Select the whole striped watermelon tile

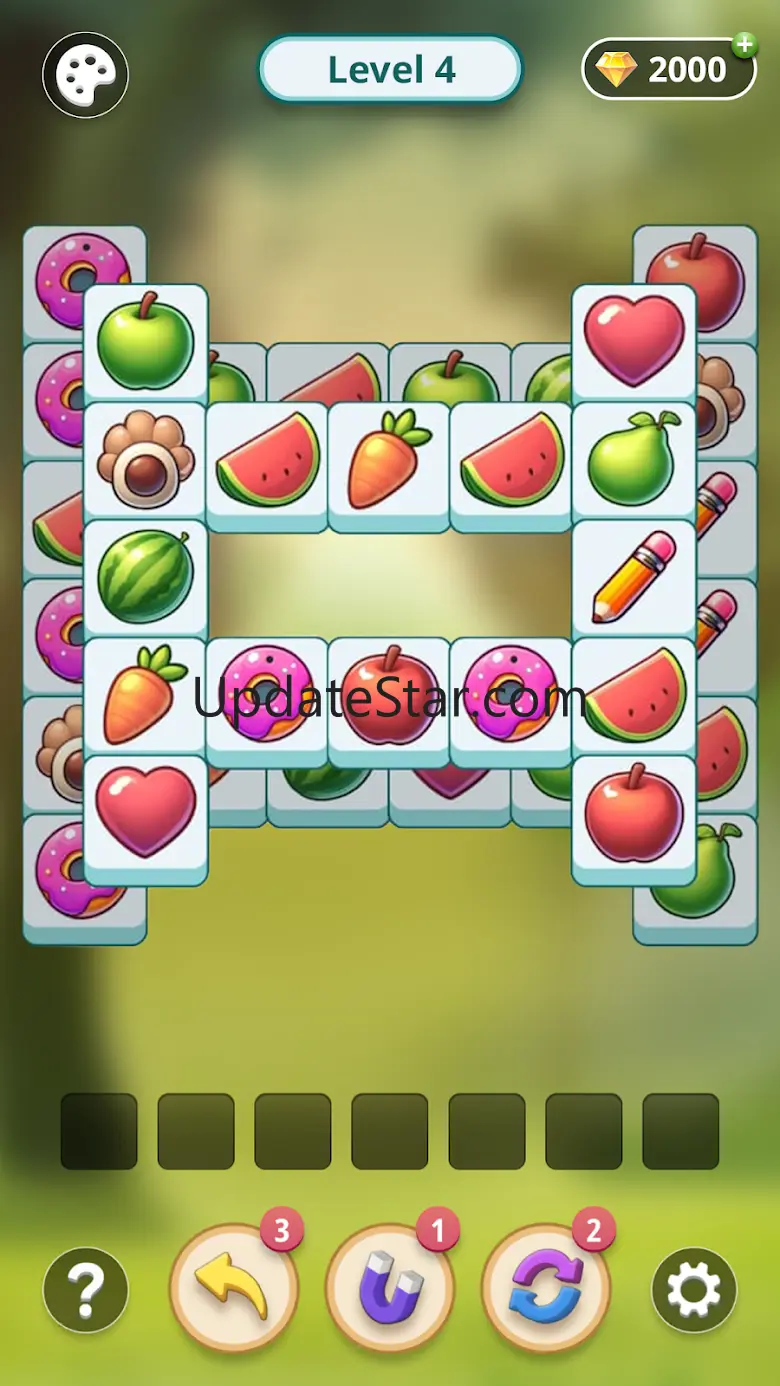tap(145, 577)
